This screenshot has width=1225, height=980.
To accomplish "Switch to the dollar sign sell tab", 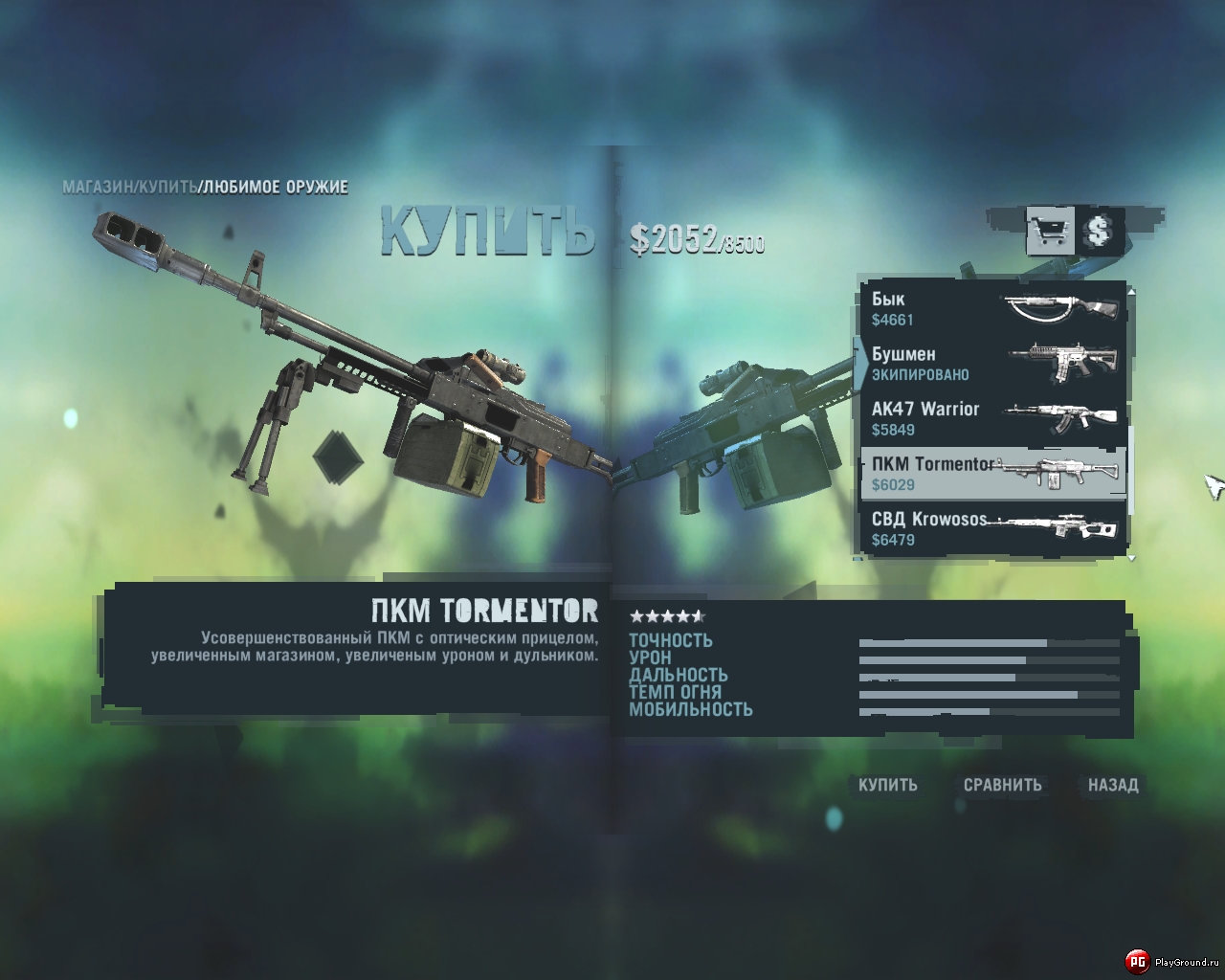I will coord(1099,231).
